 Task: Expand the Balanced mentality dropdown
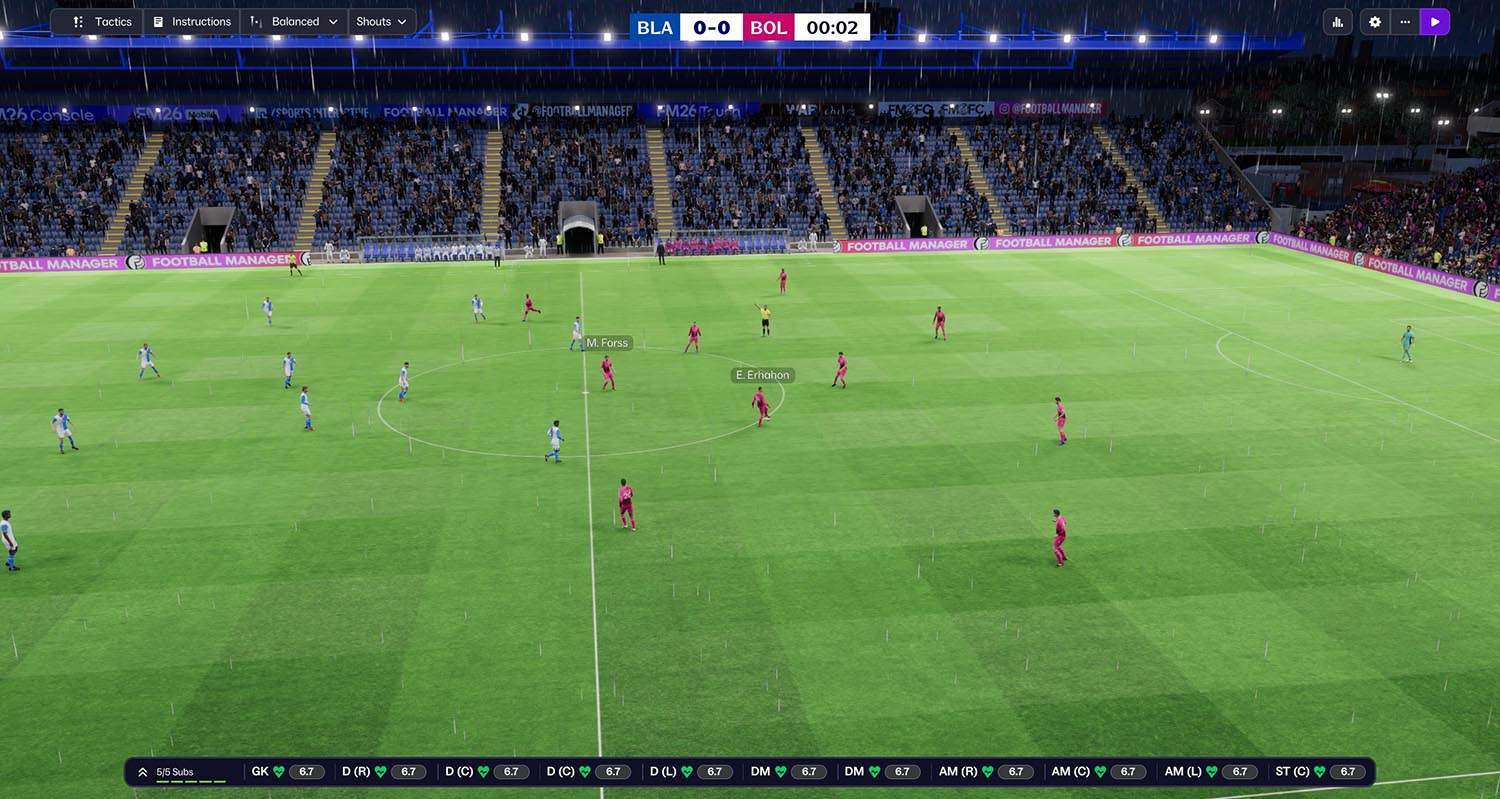pyautogui.click(x=294, y=22)
